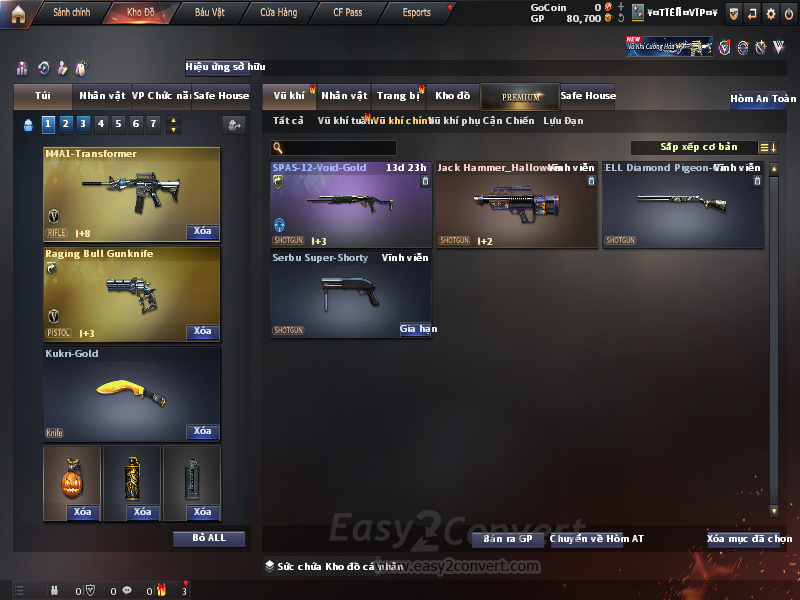The width and height of the screenshot is (800, 600).
Task: Go to the Cửa Hàng shop
Action: point(278,13)
